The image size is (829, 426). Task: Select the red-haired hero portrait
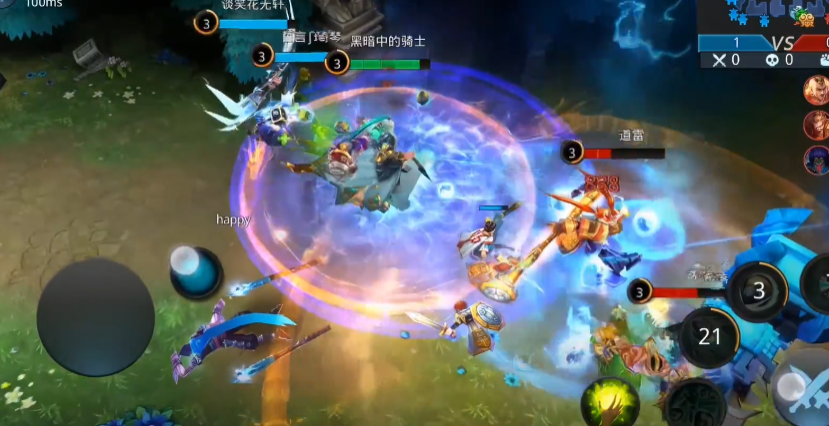pyautogui.click(x=817, y=125)
